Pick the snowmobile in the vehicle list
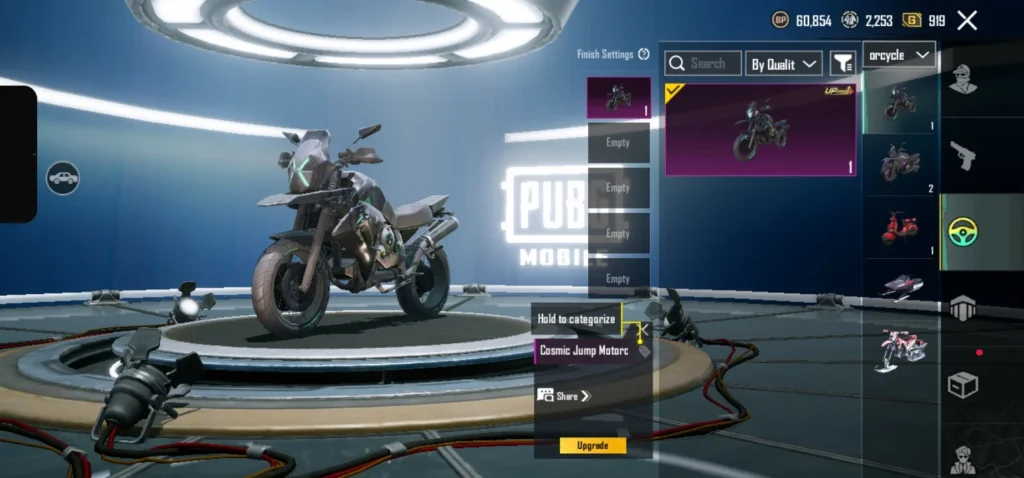This screenshot has width=1024, height=478. 900,287
